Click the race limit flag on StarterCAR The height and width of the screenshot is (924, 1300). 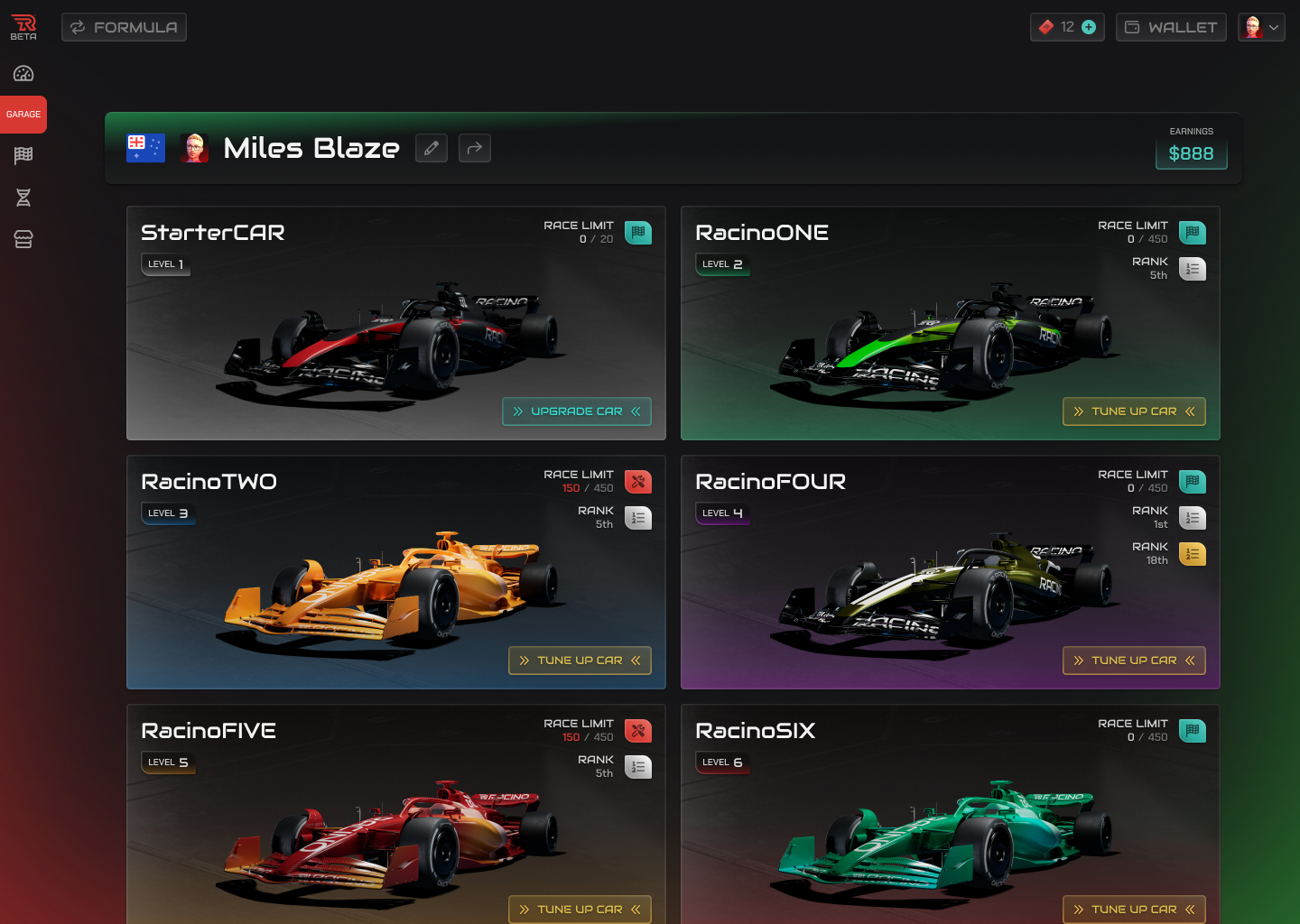pyautogui.click(x=638, y=233)
